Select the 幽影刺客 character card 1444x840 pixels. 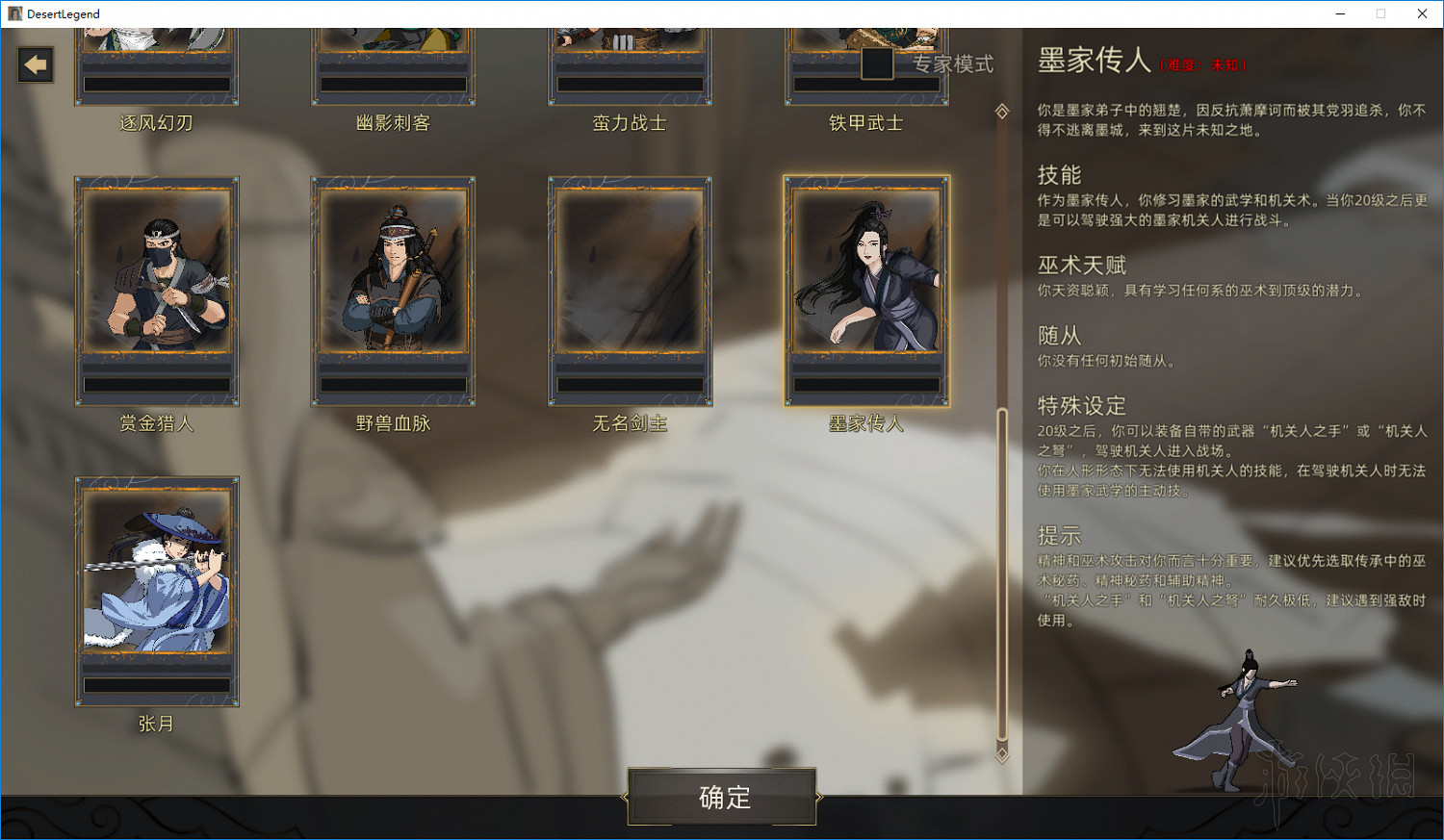[x=393, y=58]
